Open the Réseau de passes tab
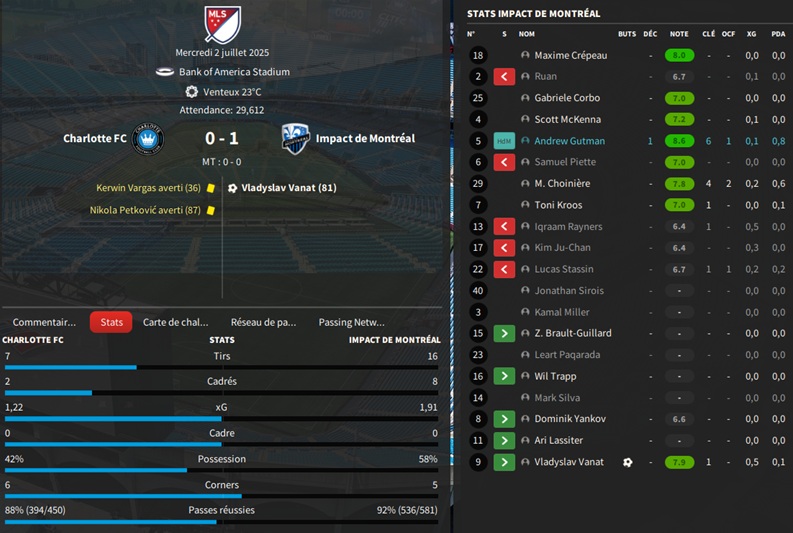Screen dimensions: 793x533 click(x=263, y=322)
